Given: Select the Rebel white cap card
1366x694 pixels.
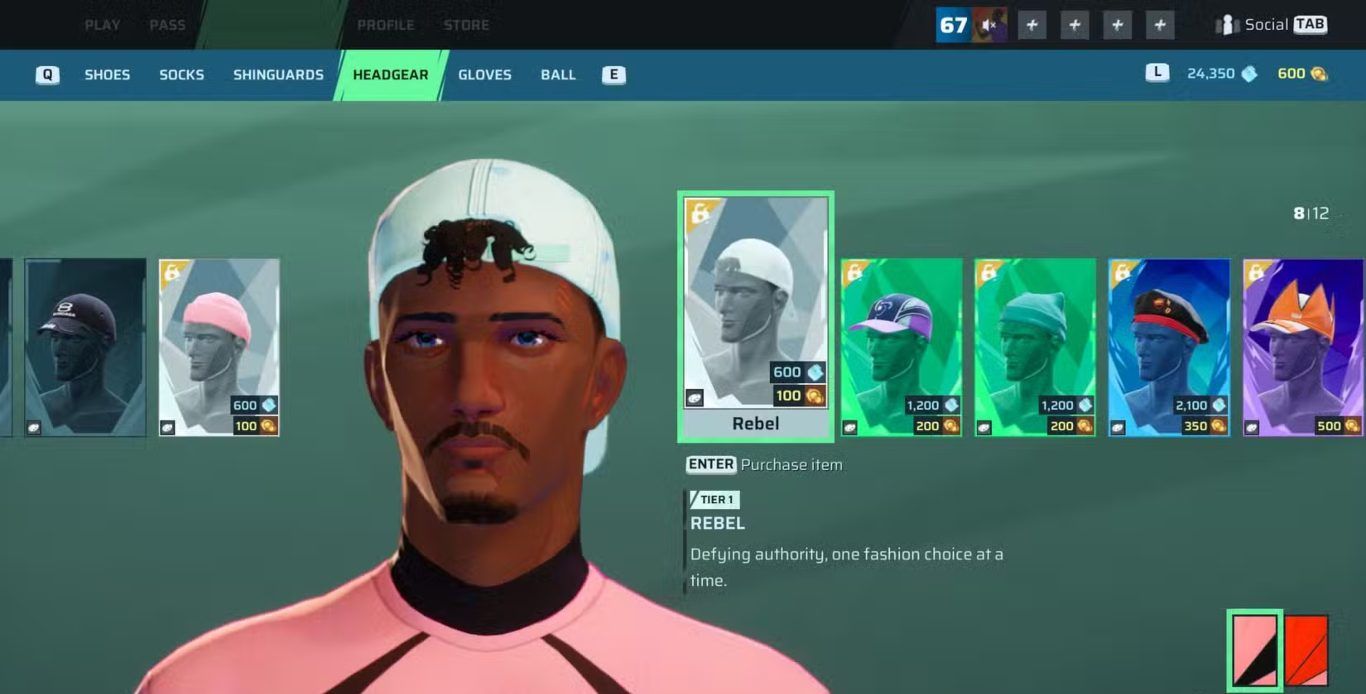Looking at the screenshot, I should [x=755, y=315].
